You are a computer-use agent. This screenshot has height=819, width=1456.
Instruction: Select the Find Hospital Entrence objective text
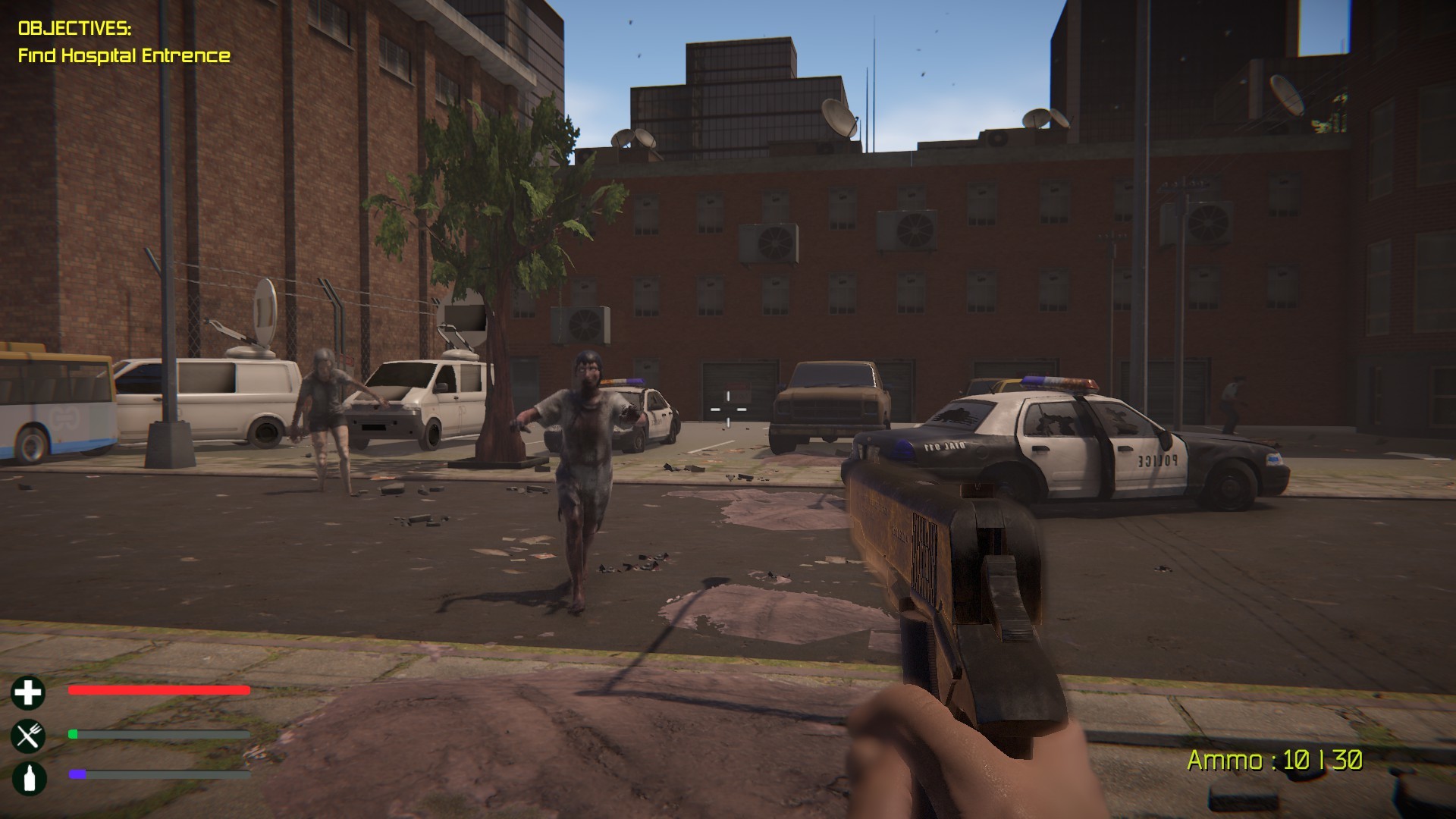124,55
